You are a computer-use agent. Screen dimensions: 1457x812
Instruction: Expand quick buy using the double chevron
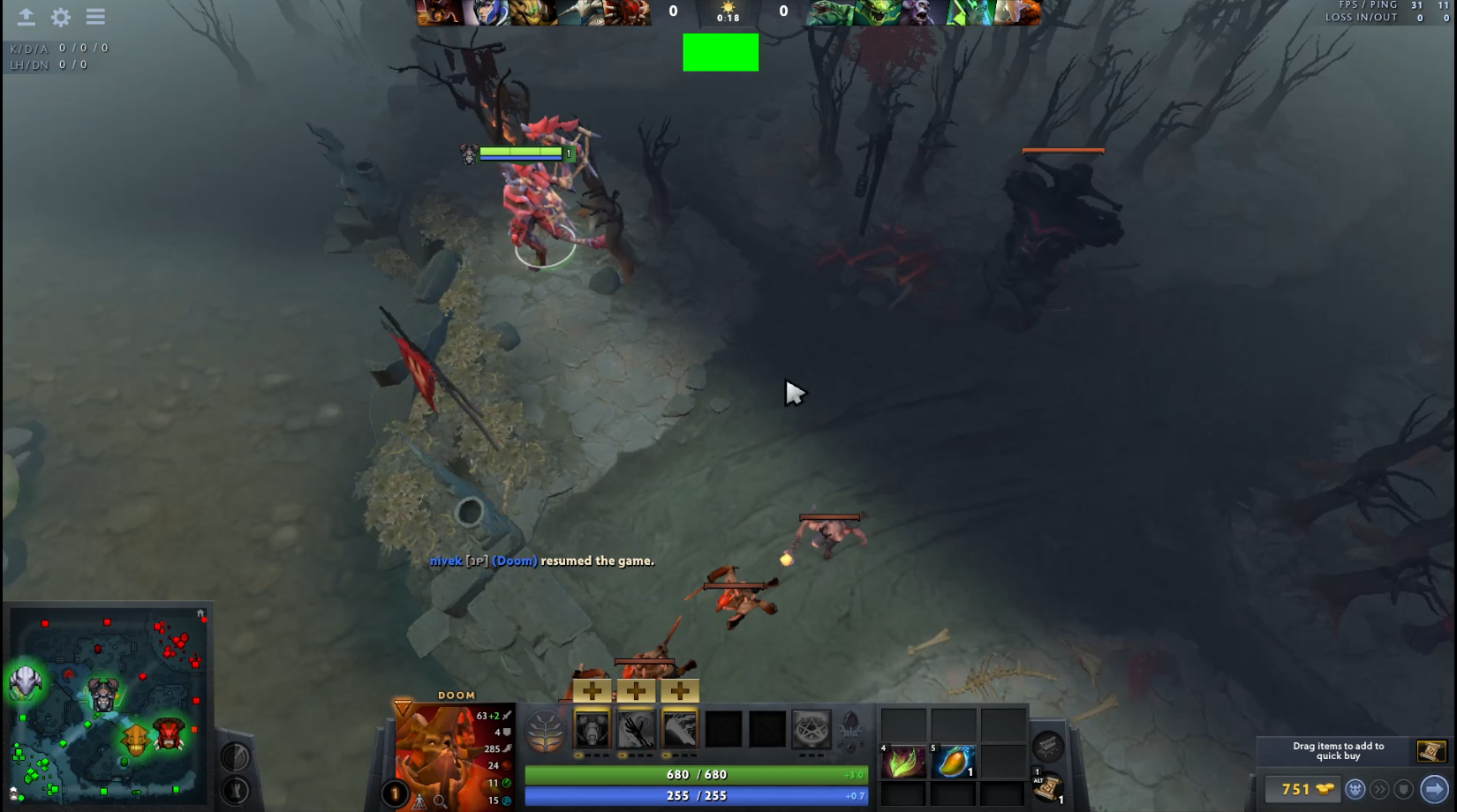[1379, 789]
